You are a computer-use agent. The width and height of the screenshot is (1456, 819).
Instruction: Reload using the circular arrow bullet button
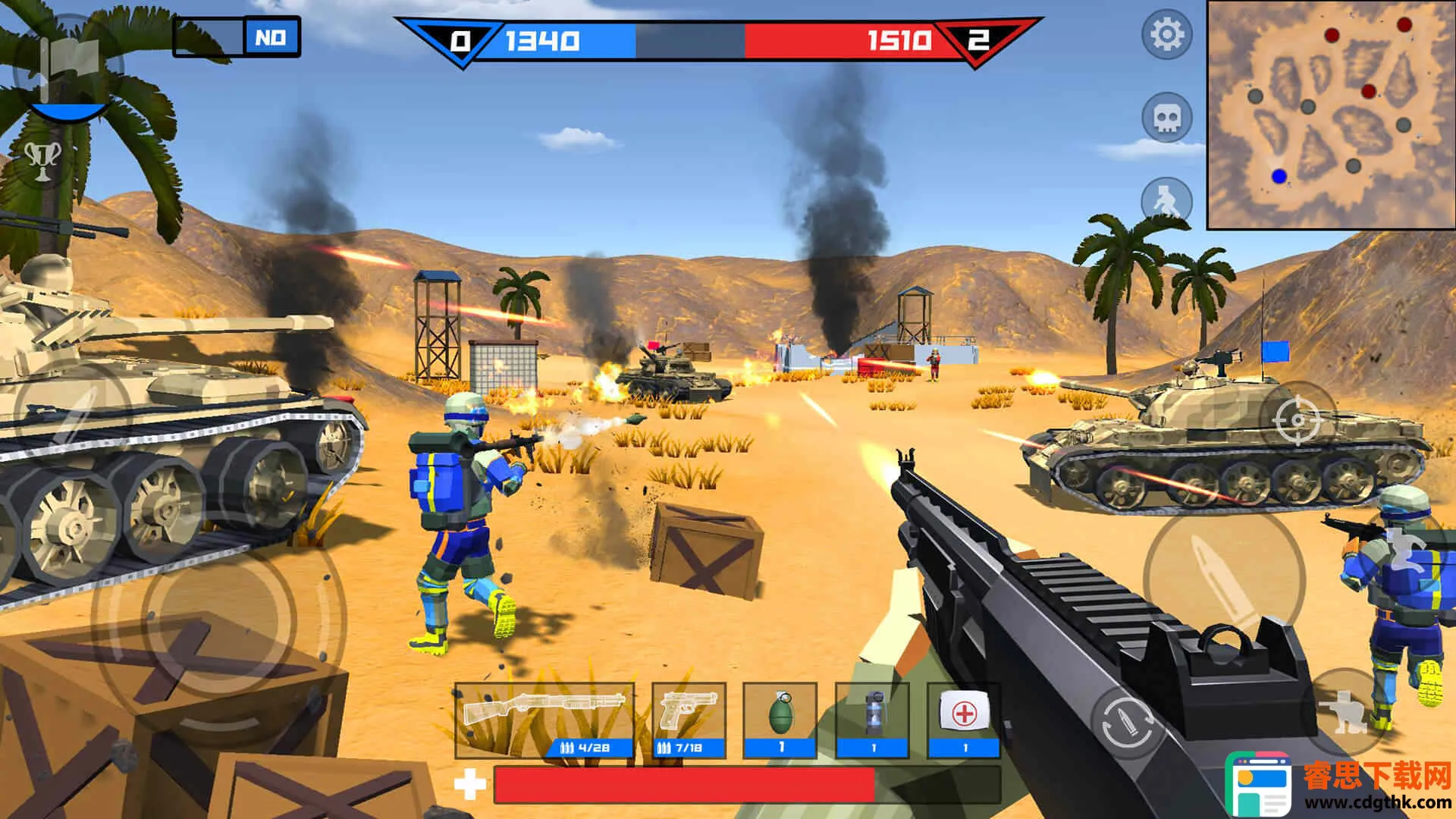[1128, 726]
